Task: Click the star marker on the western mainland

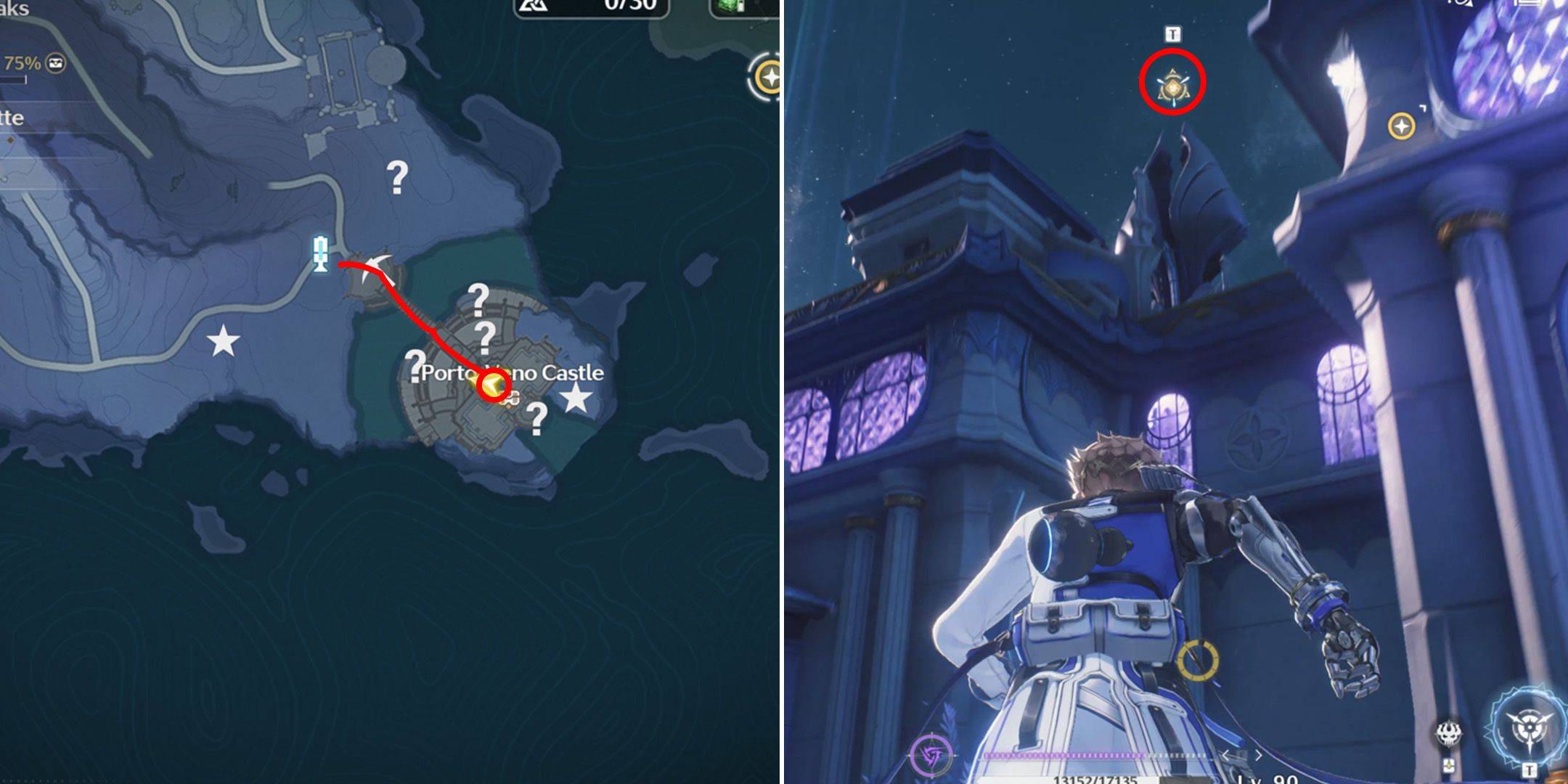Action: [x=223, y=340]
